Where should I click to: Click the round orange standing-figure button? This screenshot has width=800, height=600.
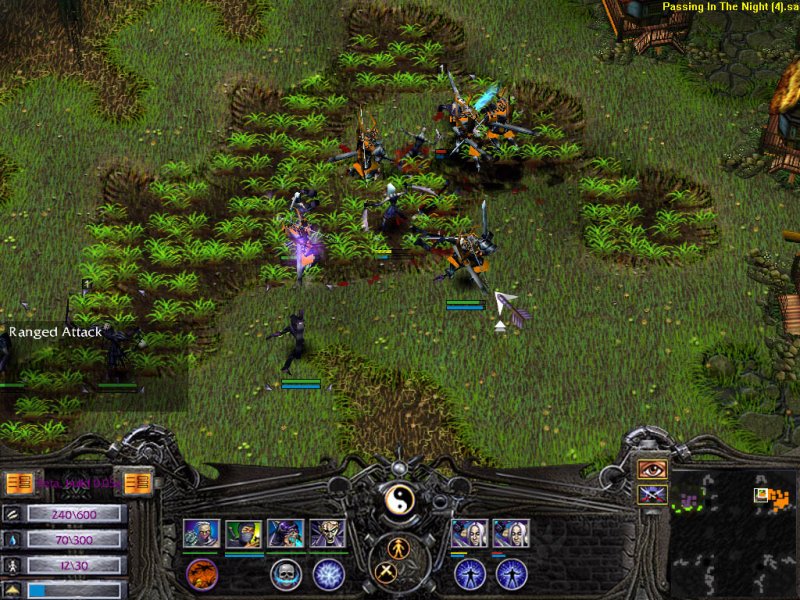pyautogui.click(x=399, y=548)
